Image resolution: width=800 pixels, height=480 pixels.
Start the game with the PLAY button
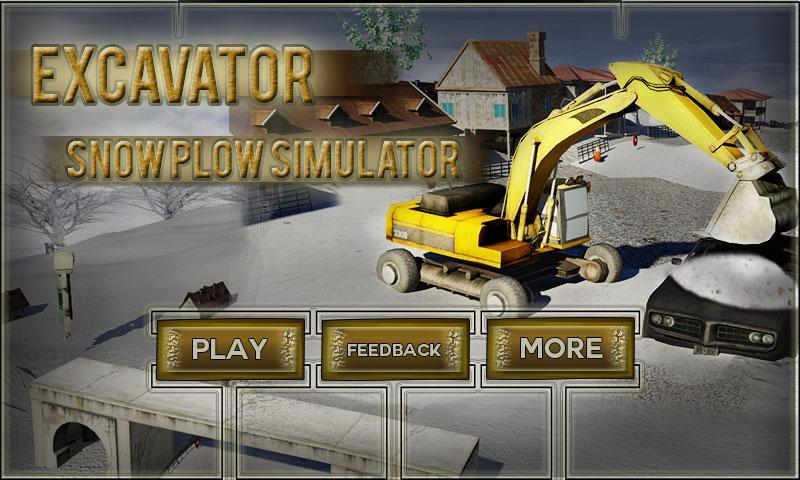[230, 349]
